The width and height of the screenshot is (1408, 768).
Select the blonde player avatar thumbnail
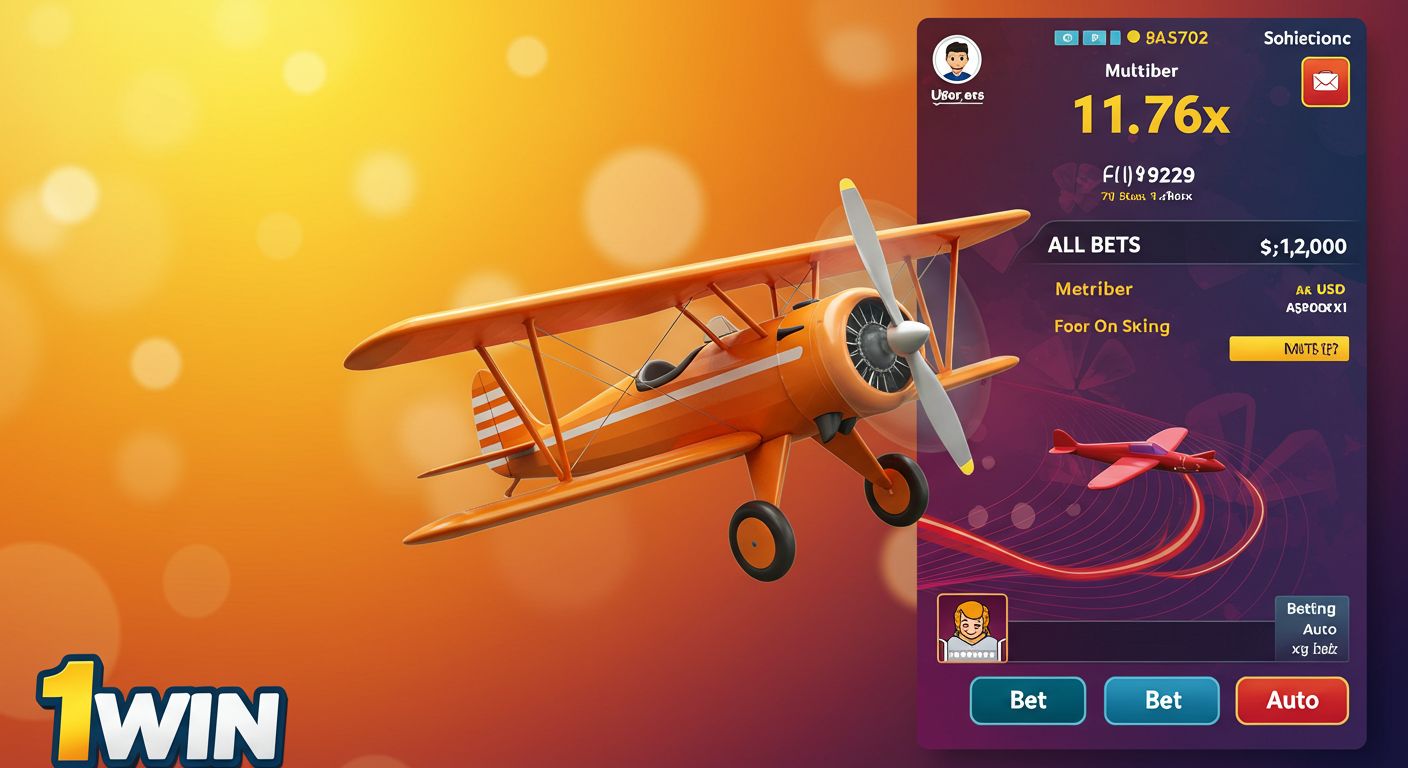coord(971,628)
